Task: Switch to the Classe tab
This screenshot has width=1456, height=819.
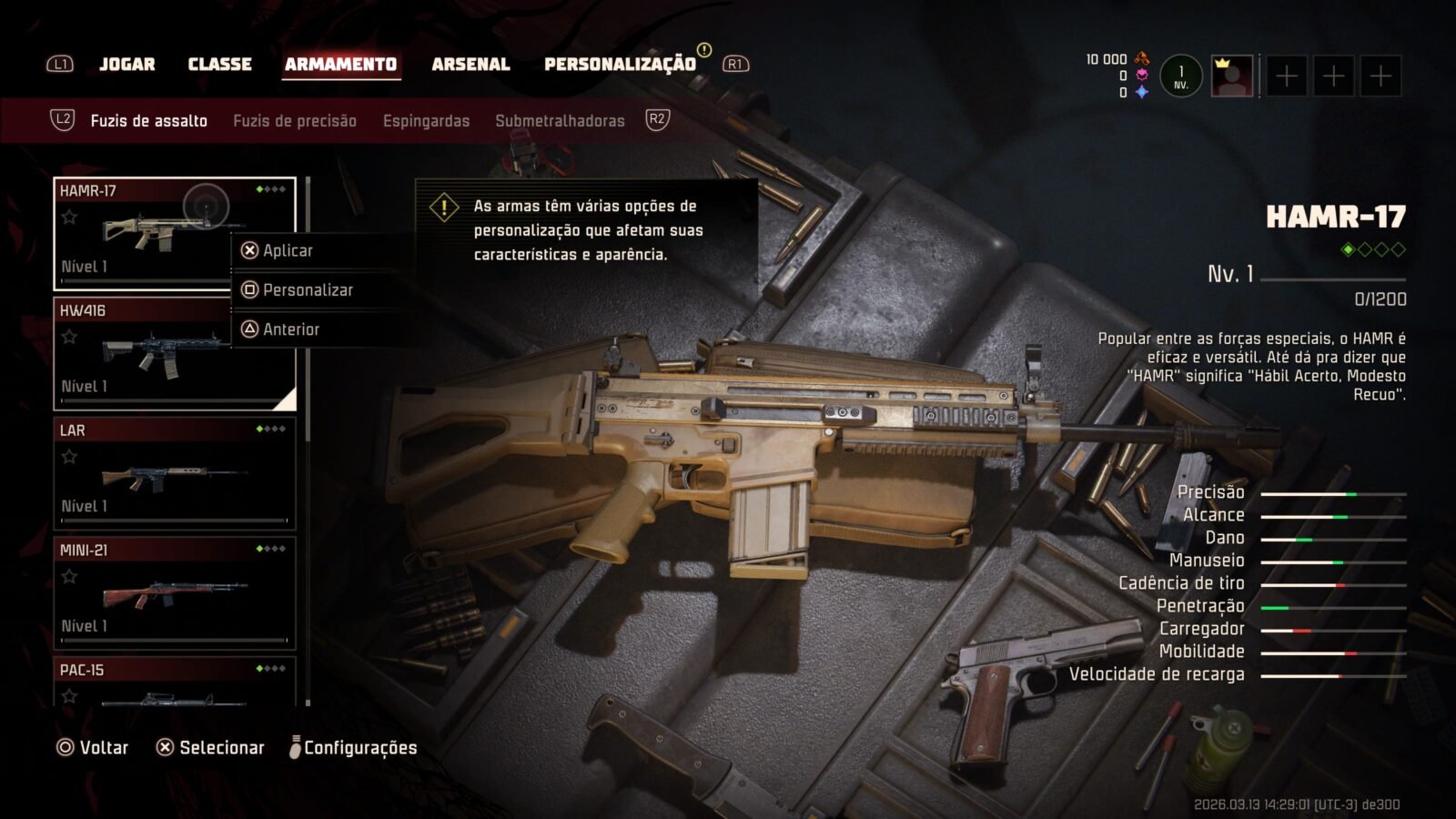Action: (x=219, y=64)
